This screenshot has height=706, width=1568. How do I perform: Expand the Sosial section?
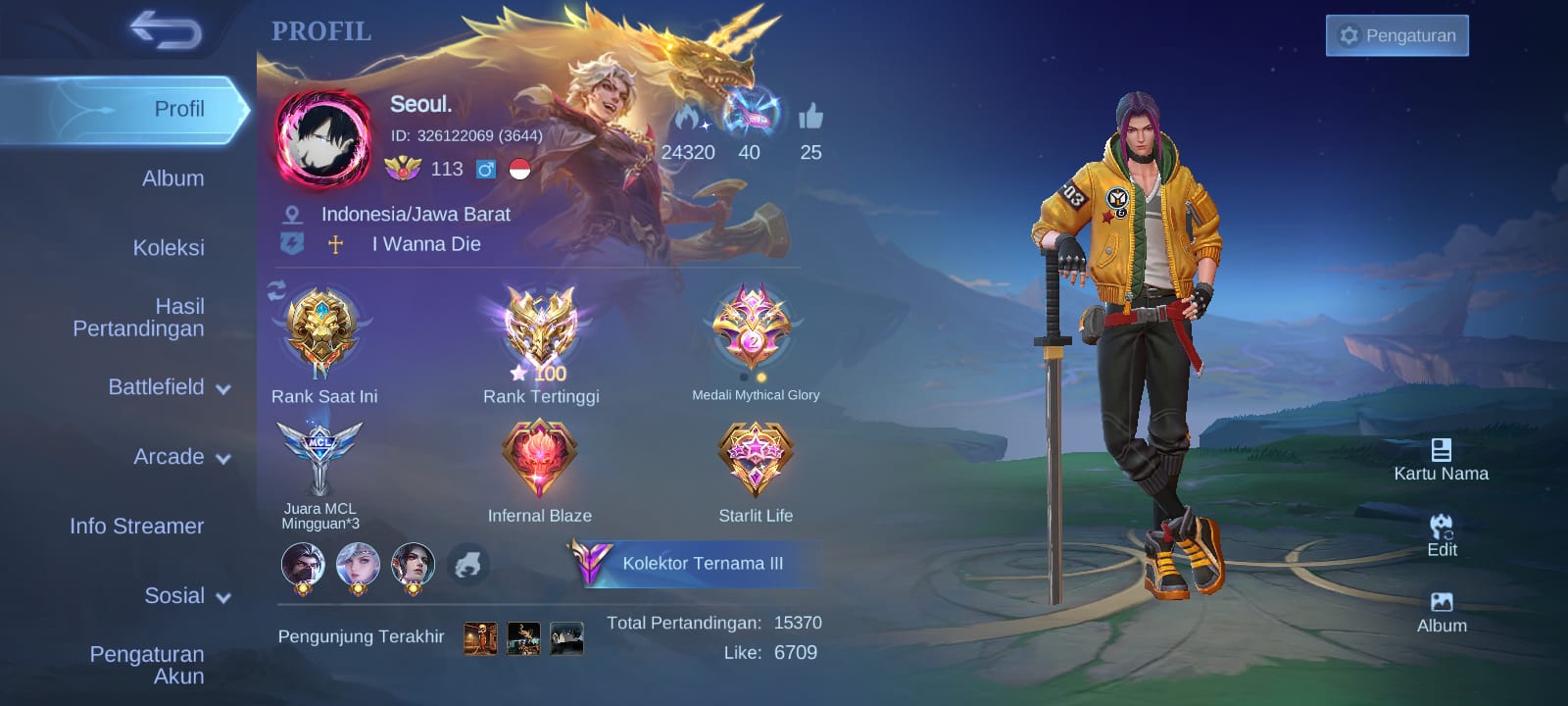point(186,596)
